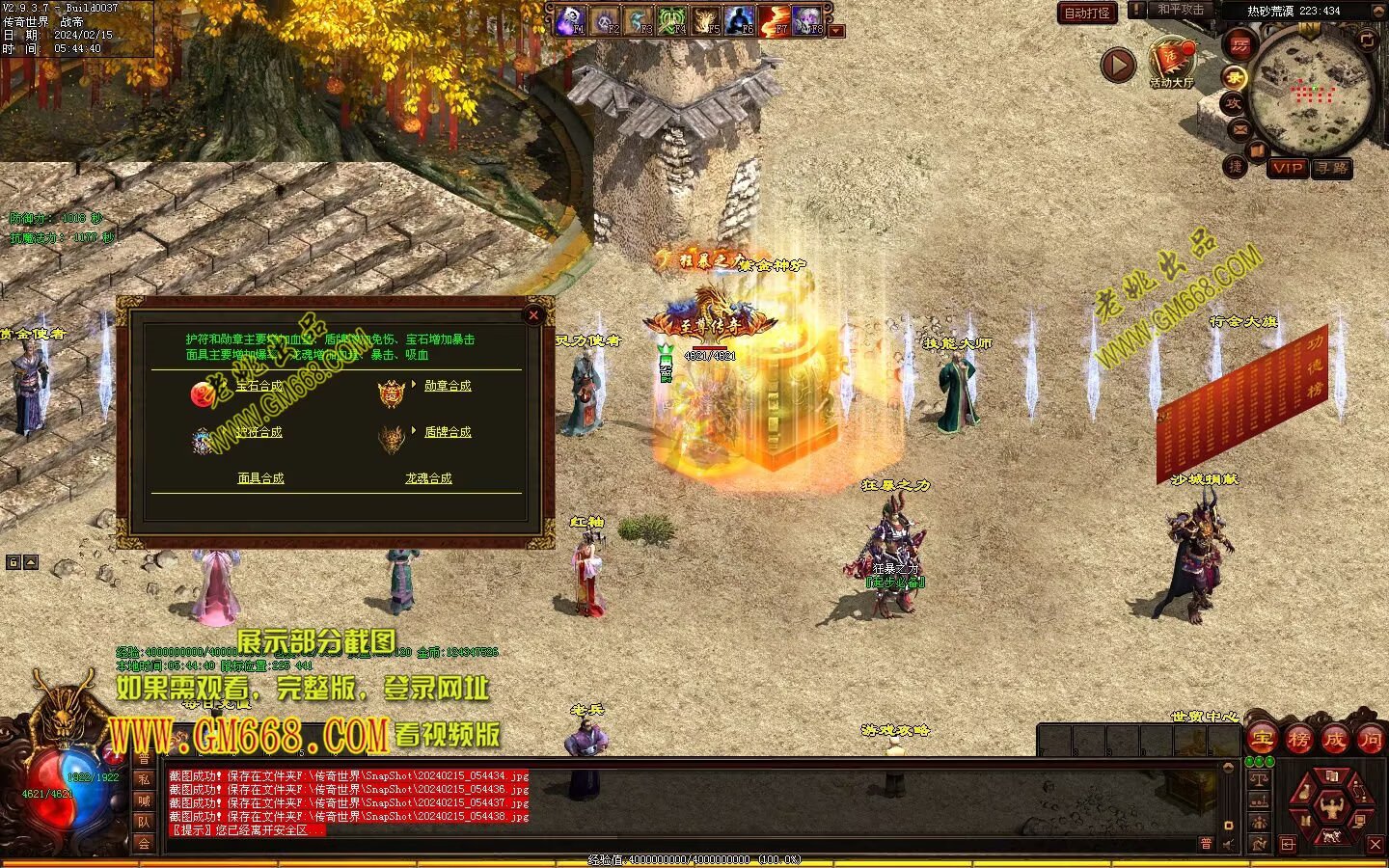The width and height of the screenshot is (1389, 868).
Task: Activate the 寻路 pathfinding button
Action: (1332, 168)
